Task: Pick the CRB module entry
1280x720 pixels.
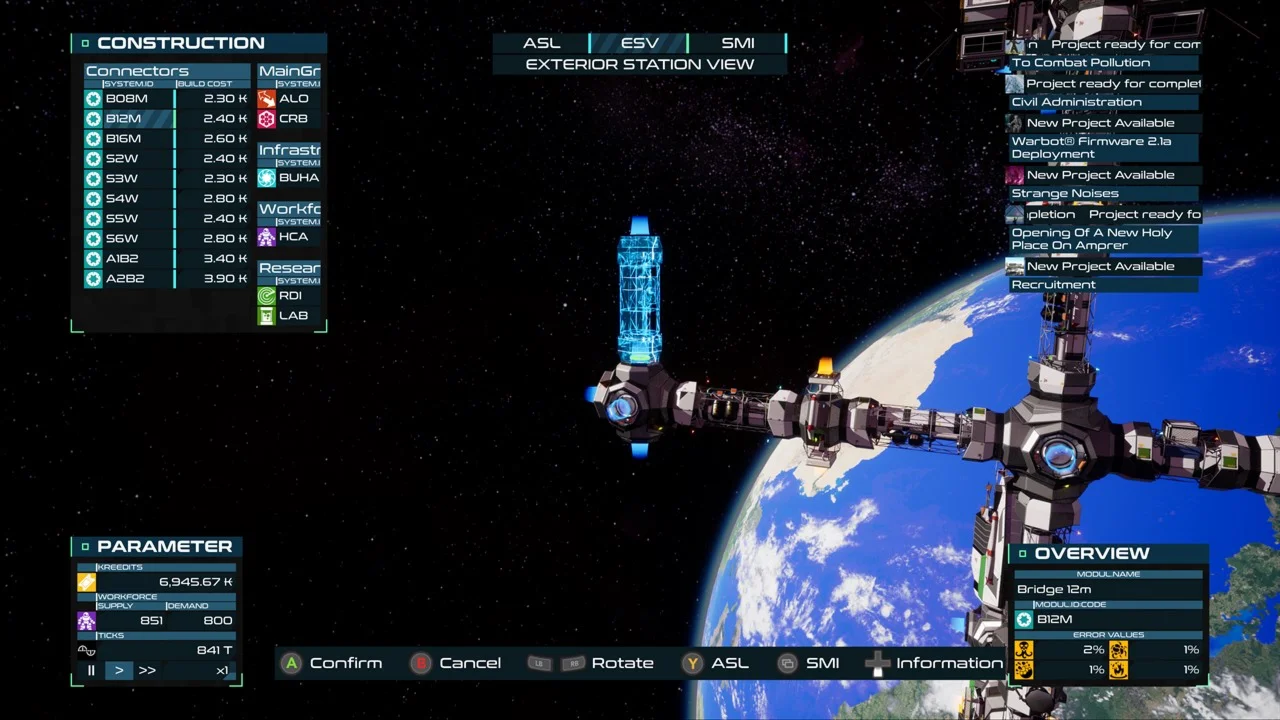Action: (x=292, y=119)
